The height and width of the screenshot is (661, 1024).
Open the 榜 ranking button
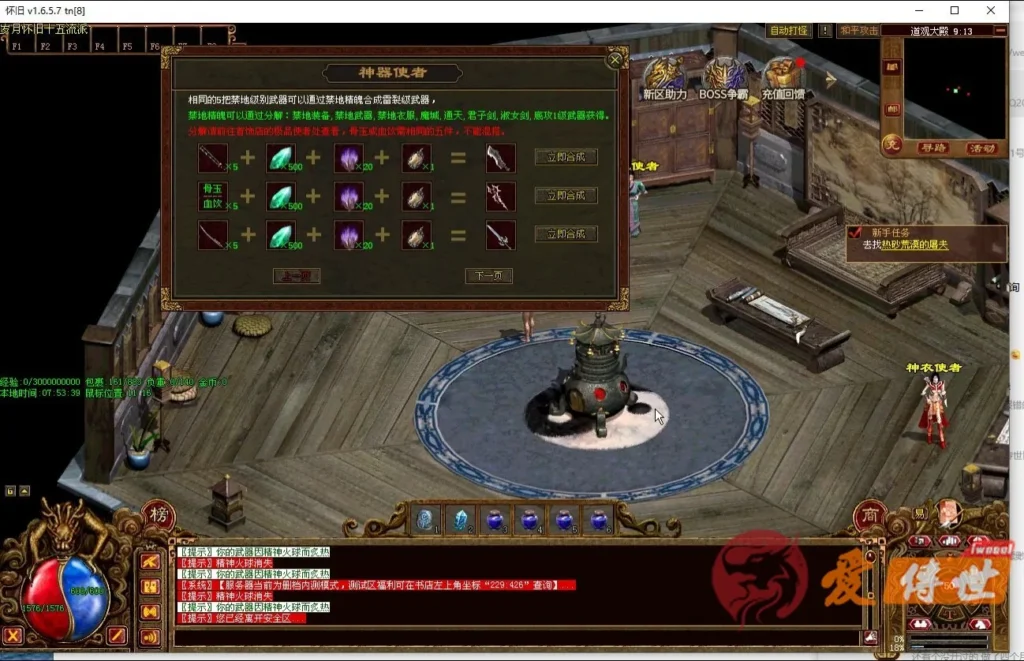pyautogui.click(x=159, y=515)
